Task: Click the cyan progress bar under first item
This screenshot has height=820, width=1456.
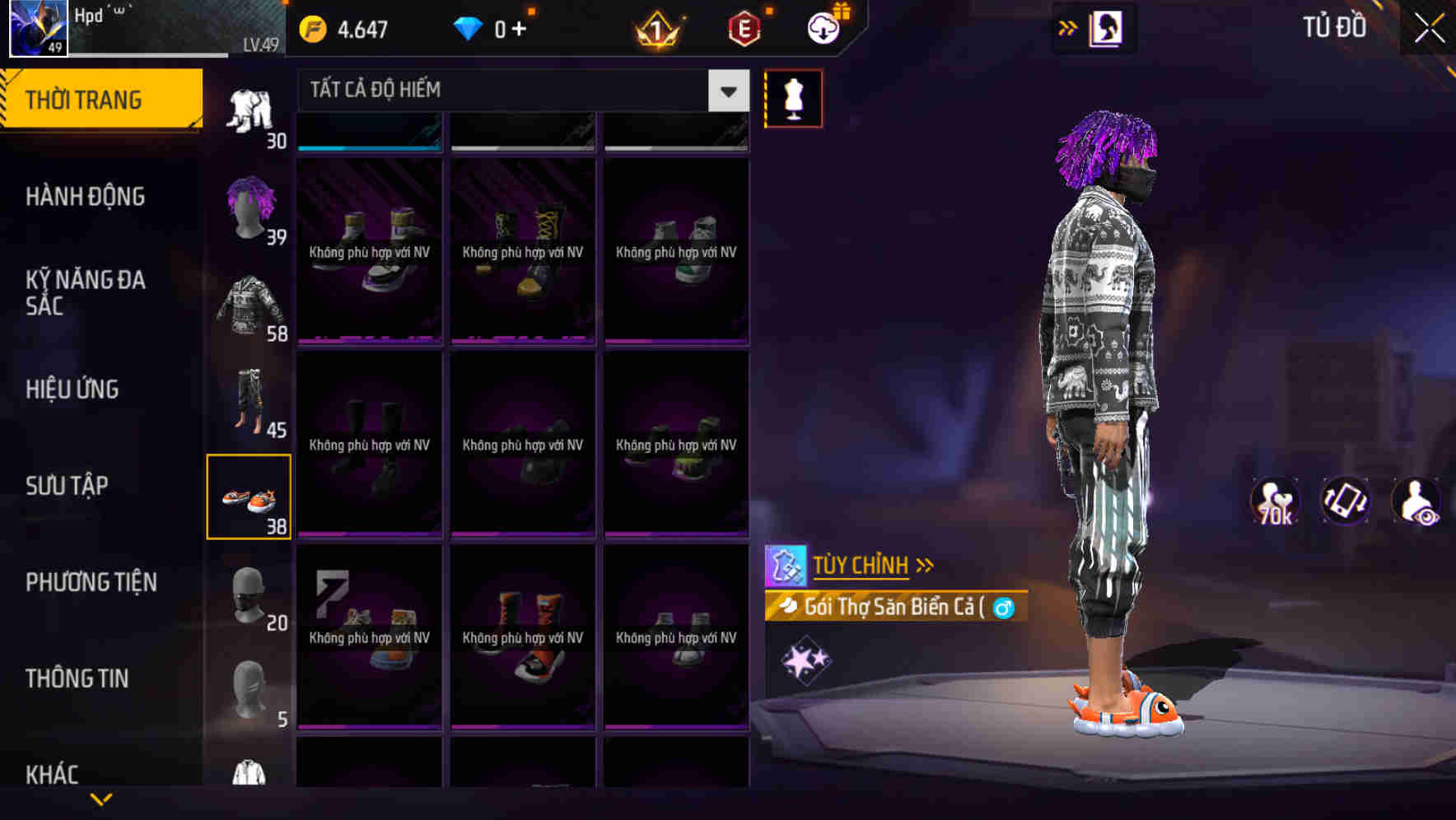Action: (x=368, y=148)
